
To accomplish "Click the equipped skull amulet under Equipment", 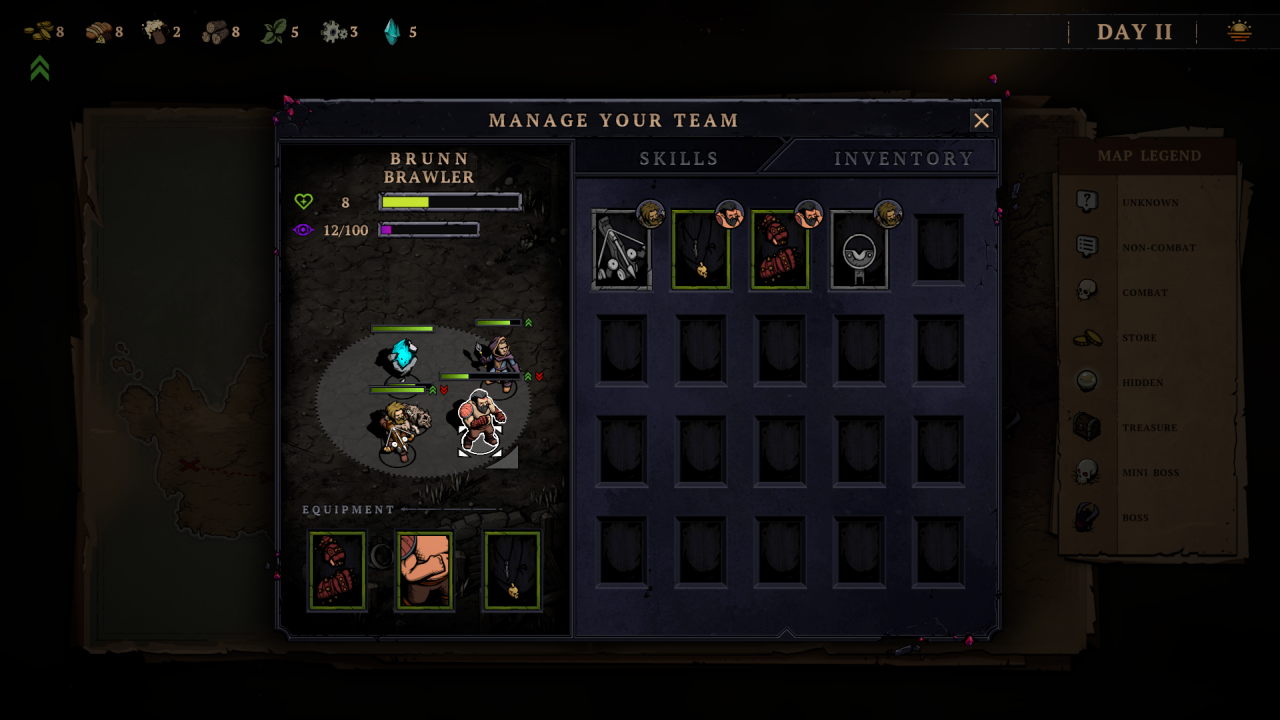I will 512,570.
